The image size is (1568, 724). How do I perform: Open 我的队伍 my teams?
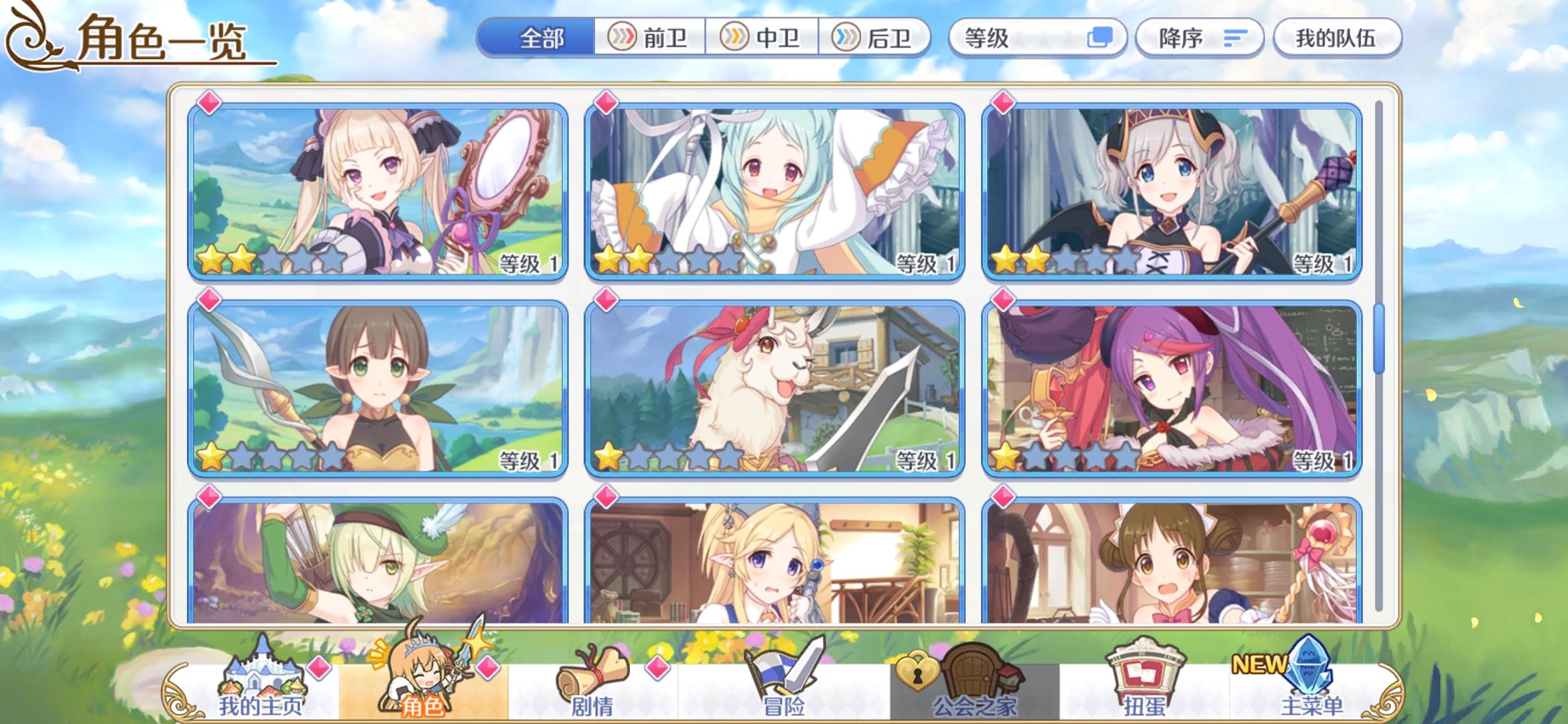click(1336, 38)
